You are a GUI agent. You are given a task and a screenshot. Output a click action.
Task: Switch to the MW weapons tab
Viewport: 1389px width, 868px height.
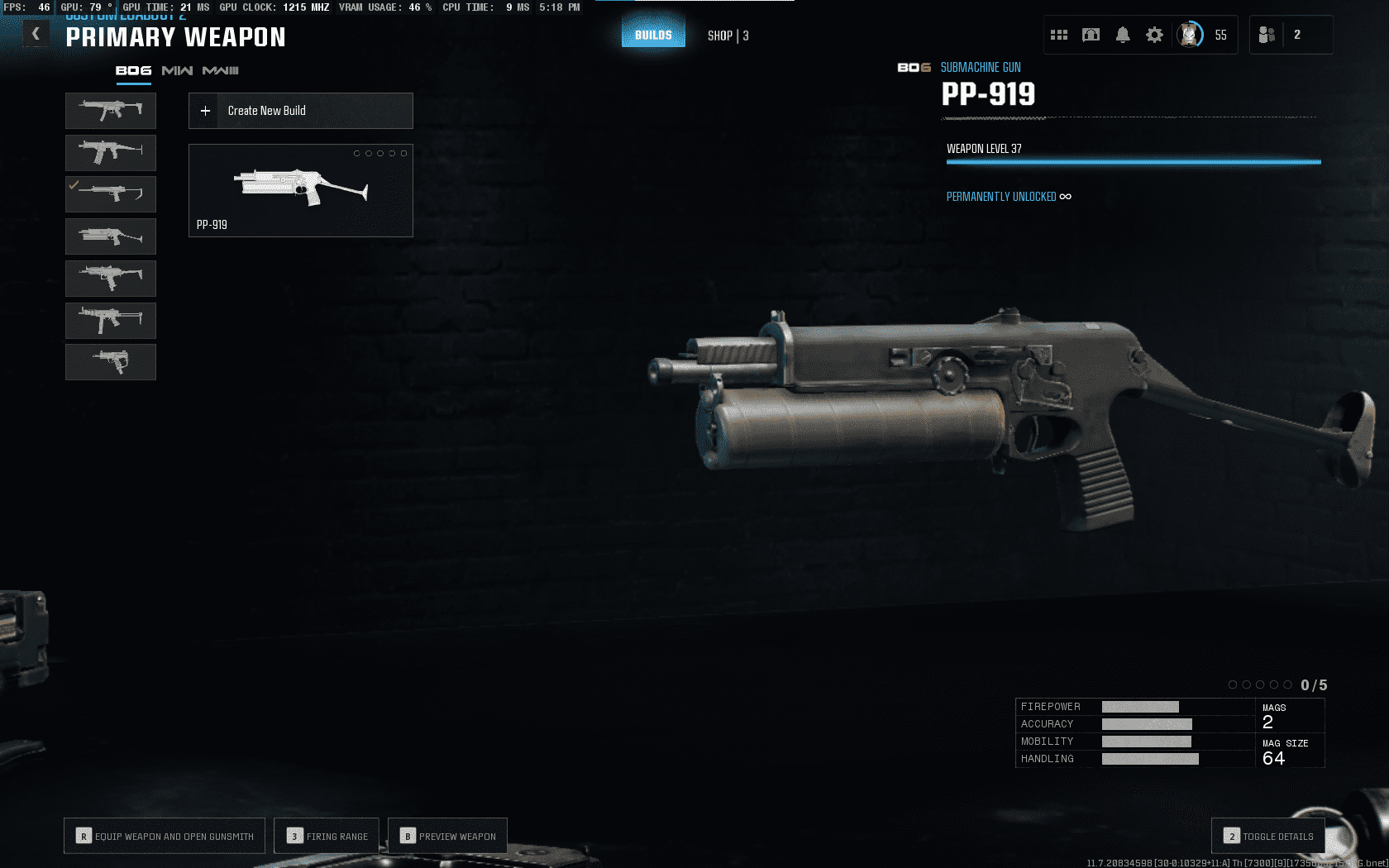click(x=177, y=71)
